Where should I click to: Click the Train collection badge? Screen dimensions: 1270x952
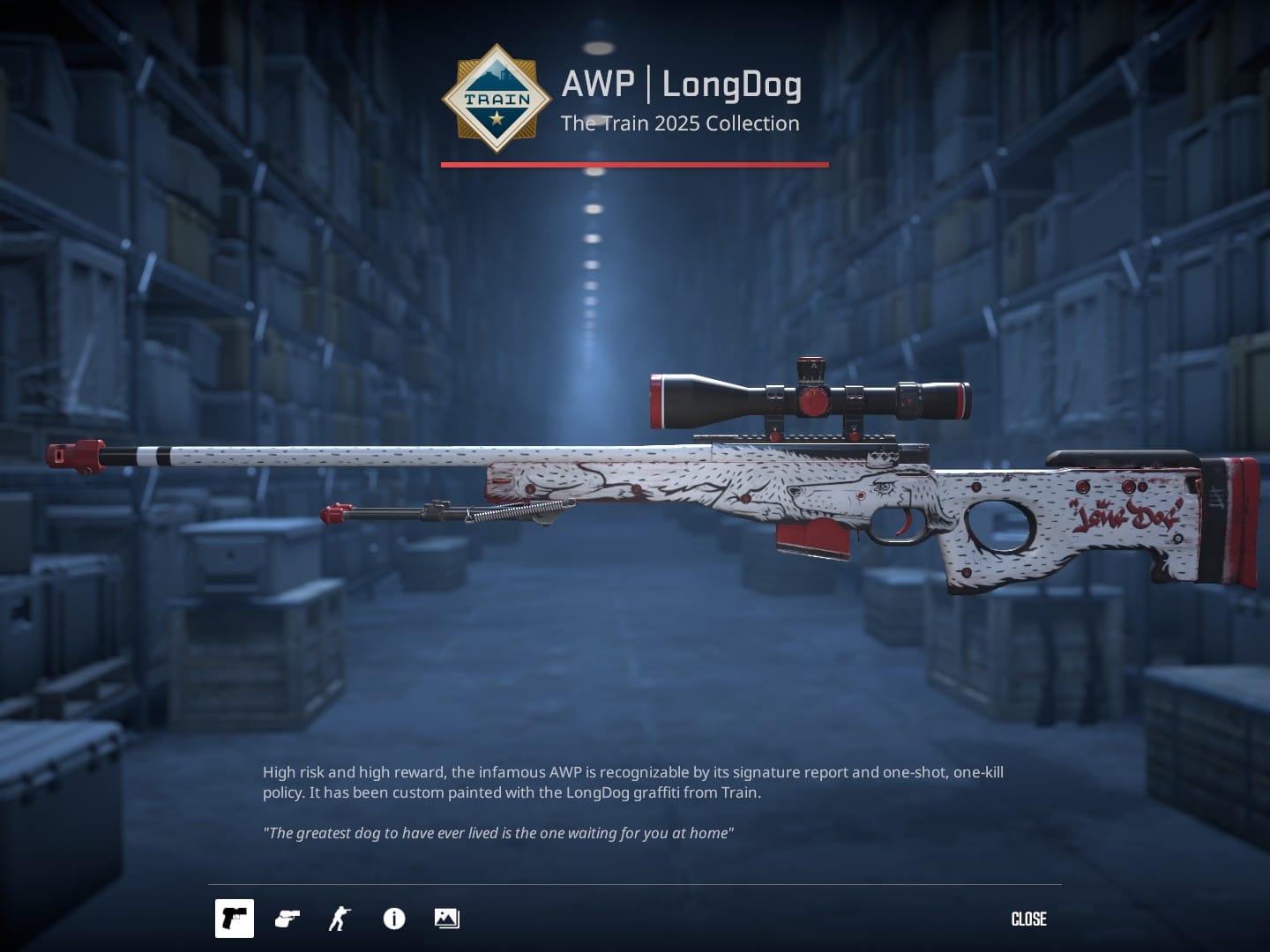[x=498, y=99]
